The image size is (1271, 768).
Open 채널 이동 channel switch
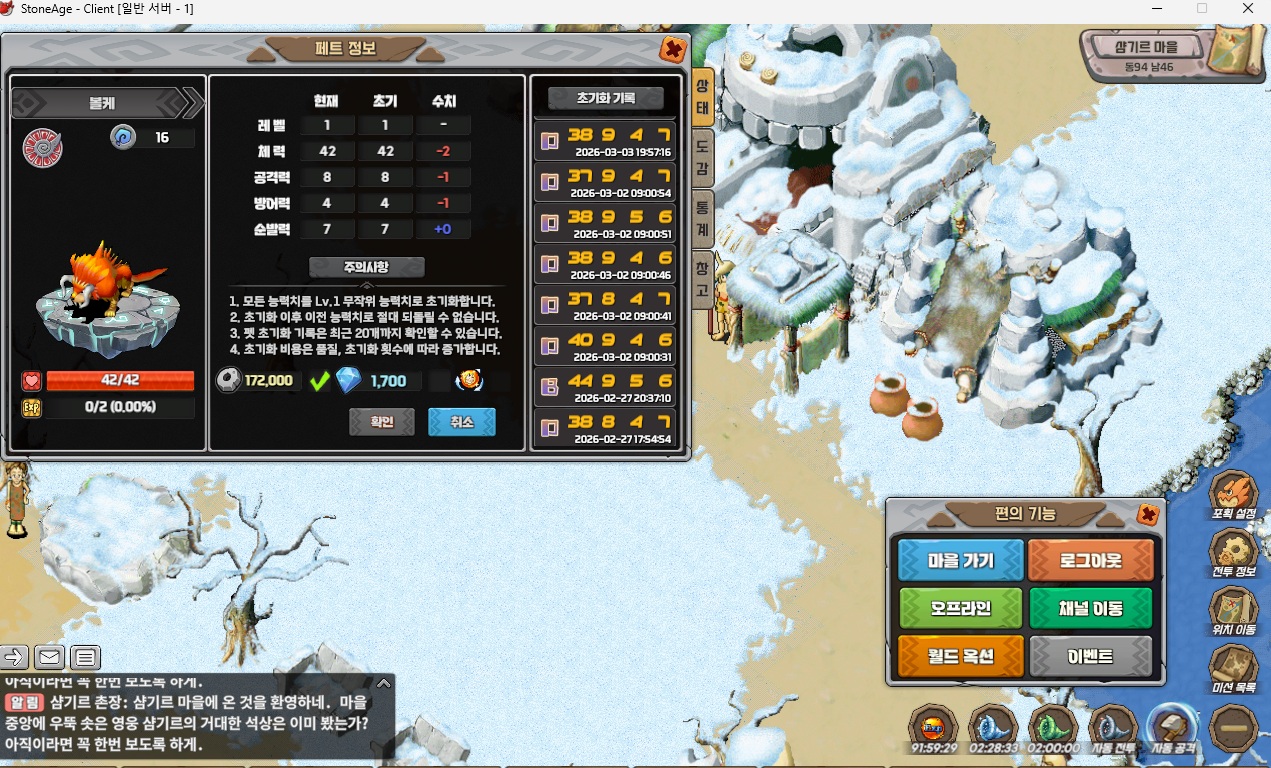(x=1090, y=608)
